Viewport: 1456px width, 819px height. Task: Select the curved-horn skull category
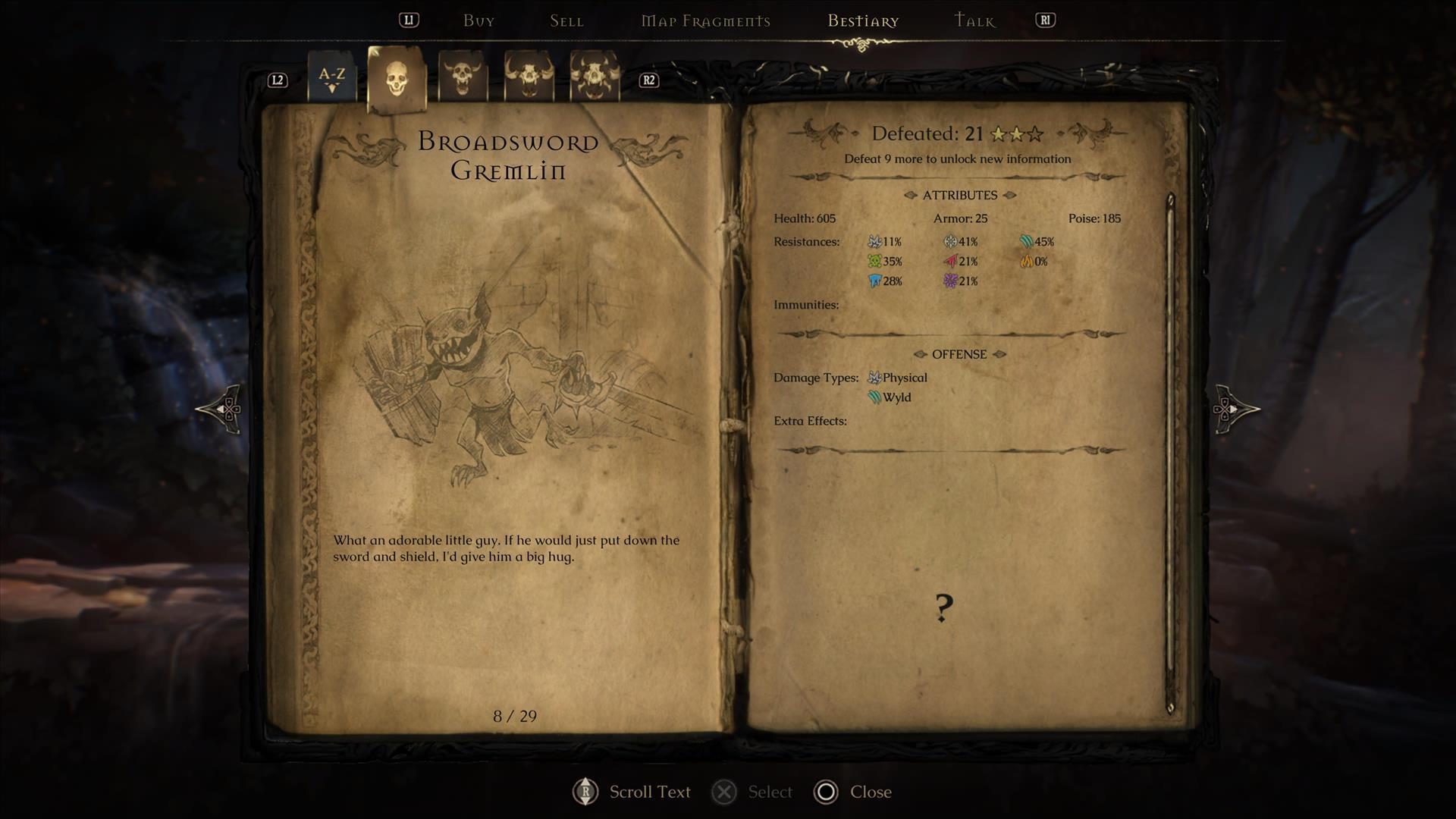(529, 77)
